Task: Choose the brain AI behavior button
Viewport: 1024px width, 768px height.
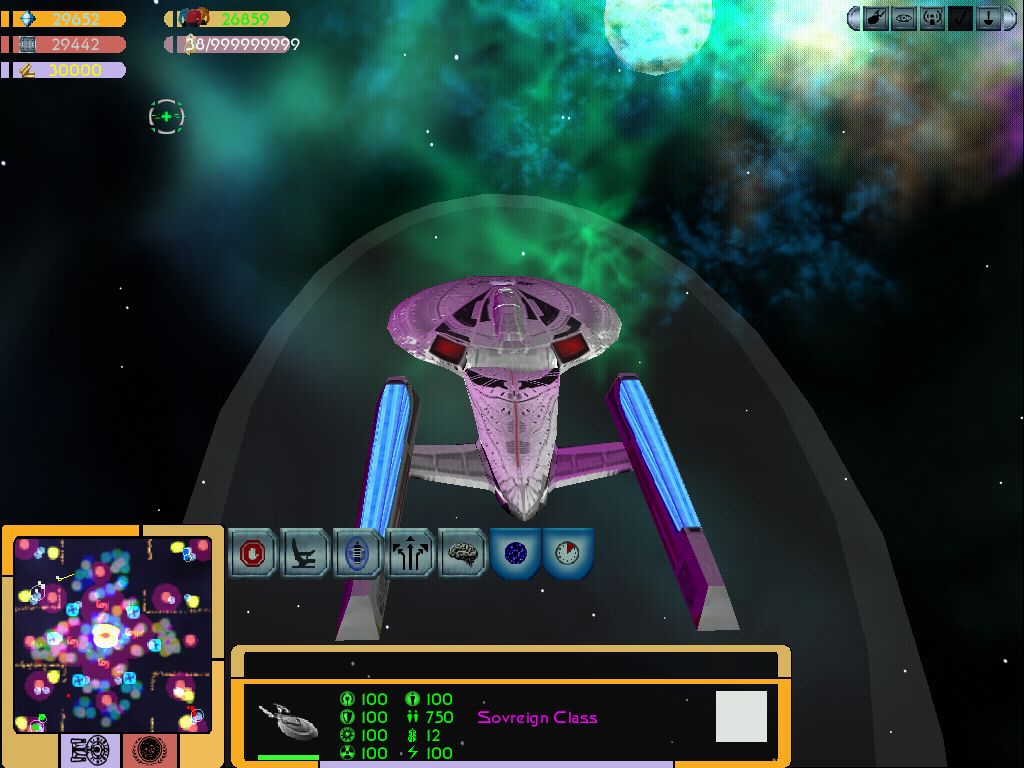Action: (x=462, y=553)
